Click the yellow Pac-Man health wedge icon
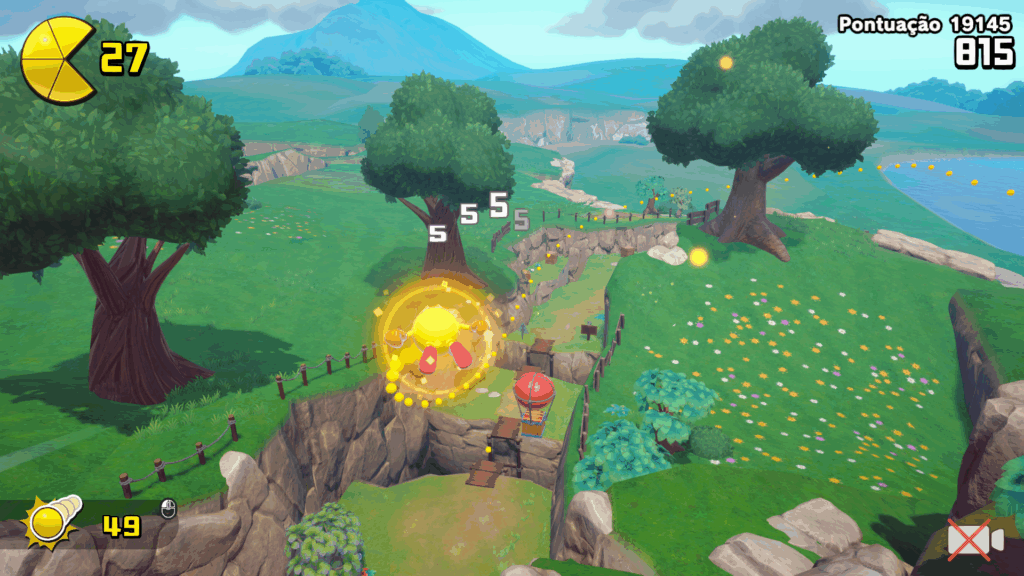The image size is (1024, 576). tap(57, 60)
